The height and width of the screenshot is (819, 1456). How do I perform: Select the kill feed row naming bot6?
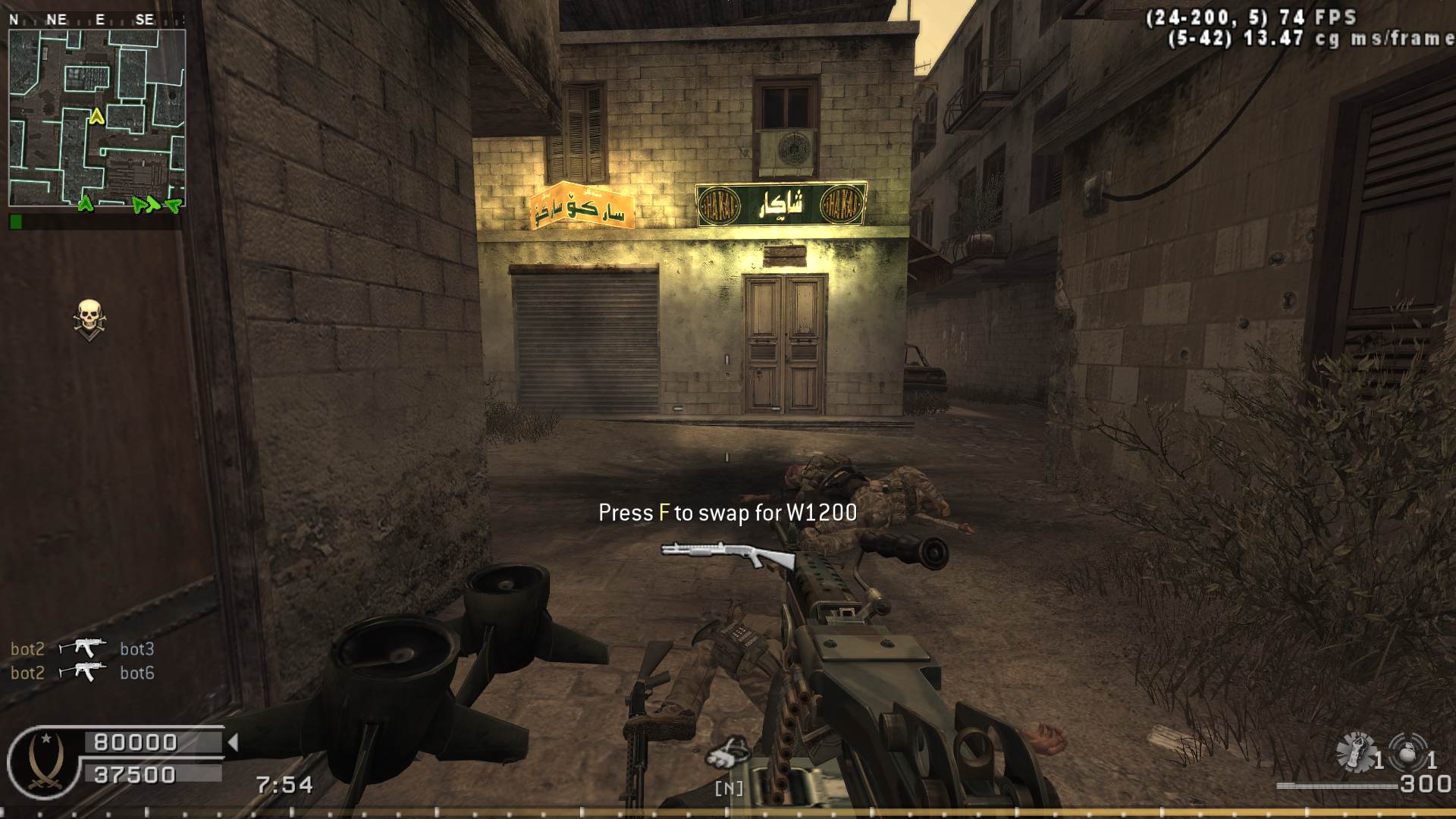(x=83, y=673)
